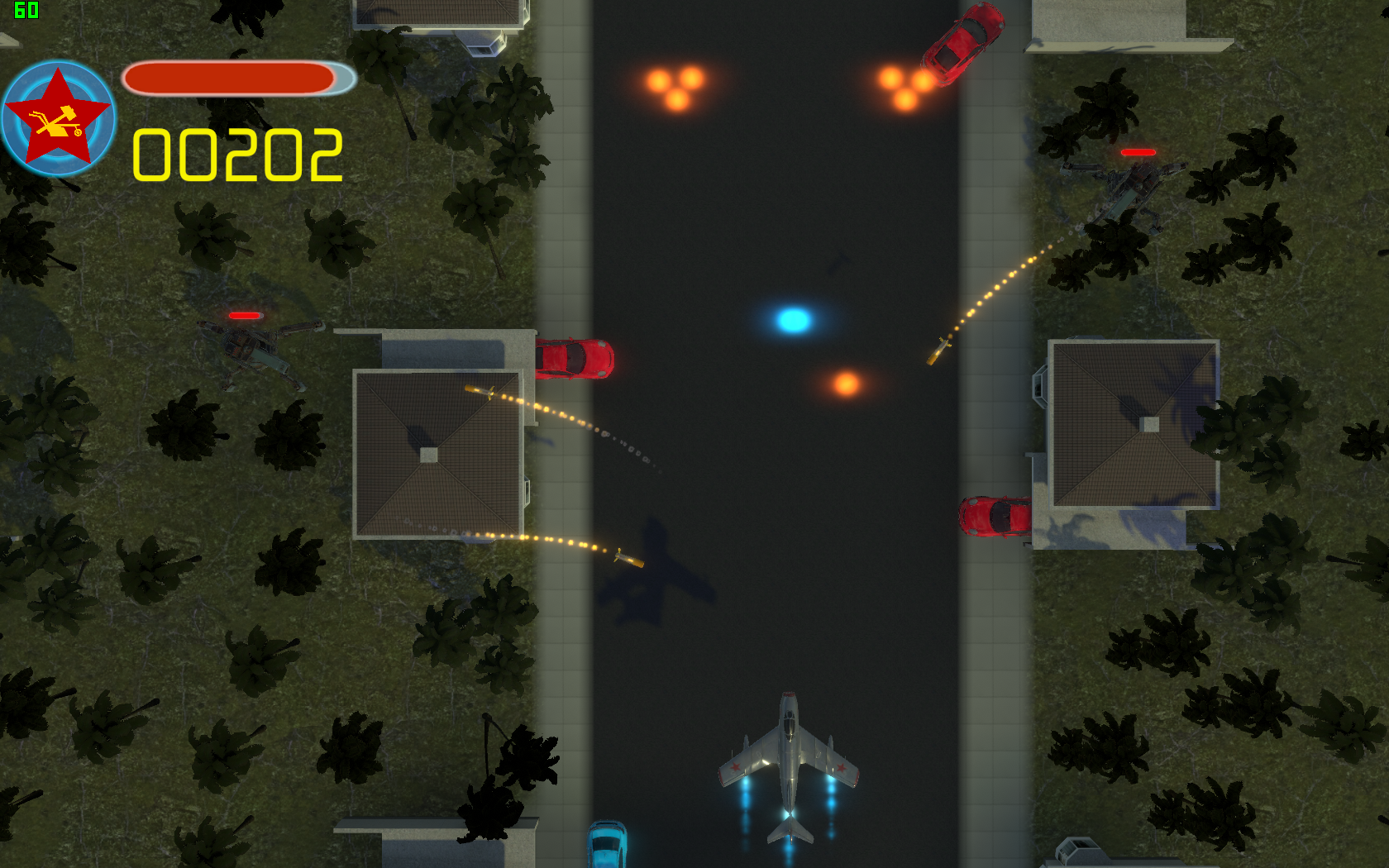Click the red star emblem badge
Image resolution: width=1389 pixels, height=868 pixels.
(x=58, y=119)
